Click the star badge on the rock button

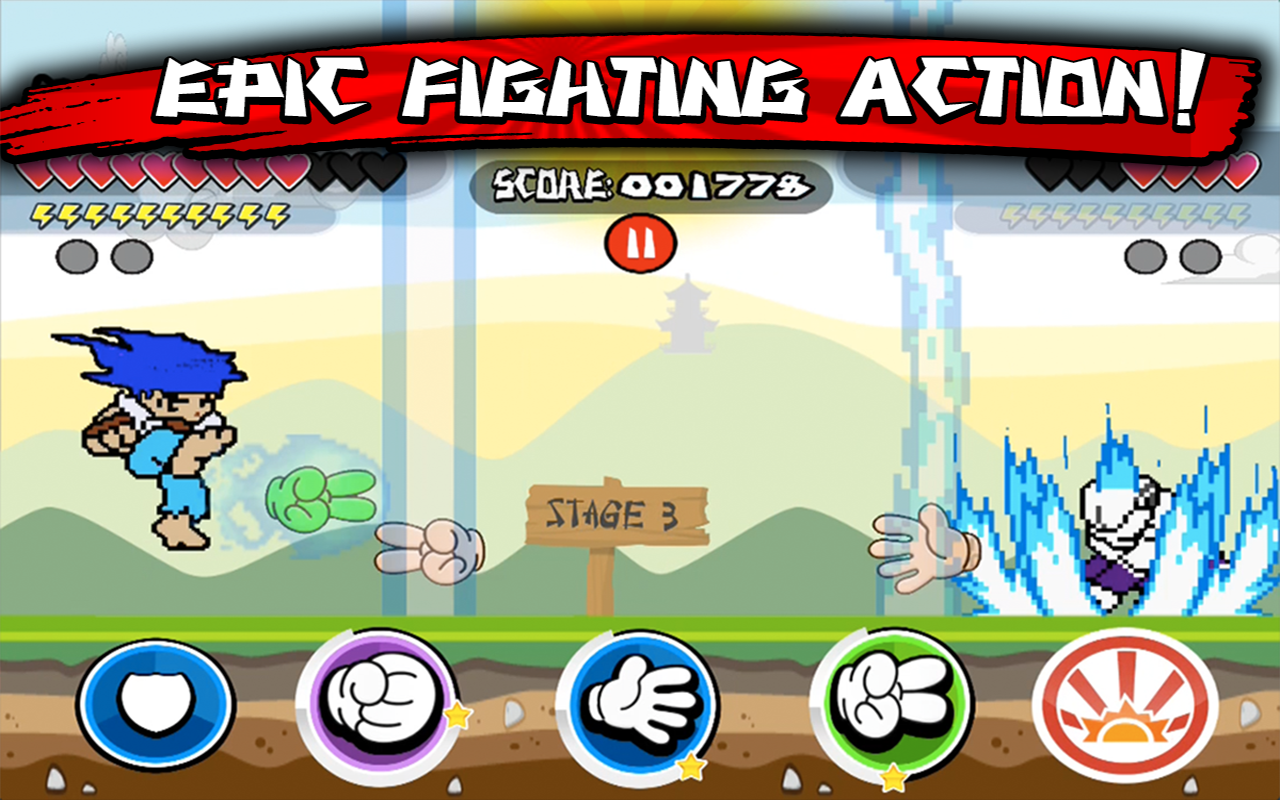click(x=458, y=714)
